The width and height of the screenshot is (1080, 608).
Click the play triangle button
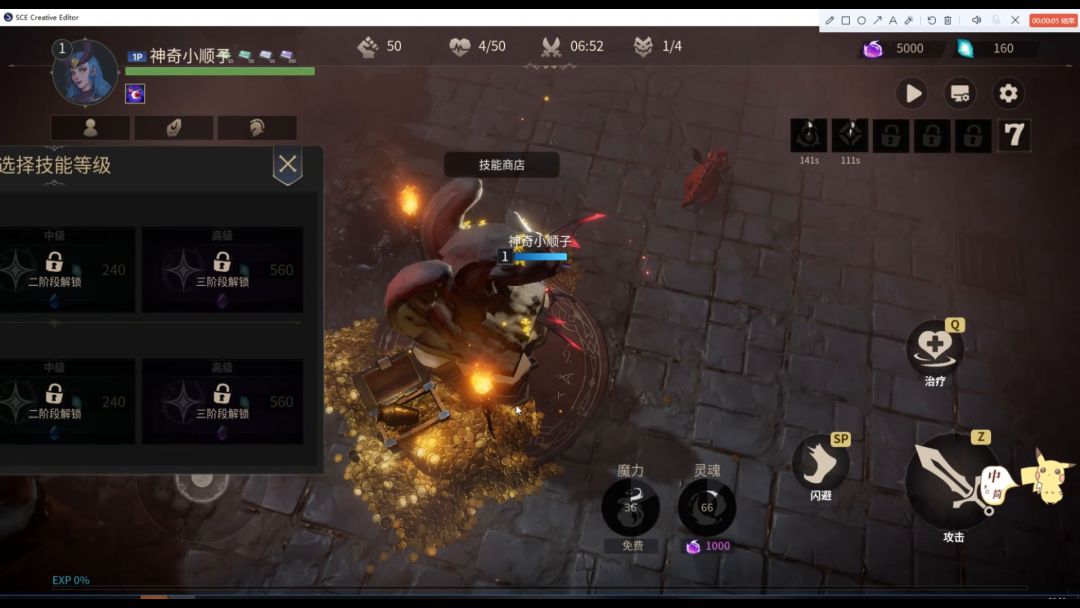click(911, 94)
